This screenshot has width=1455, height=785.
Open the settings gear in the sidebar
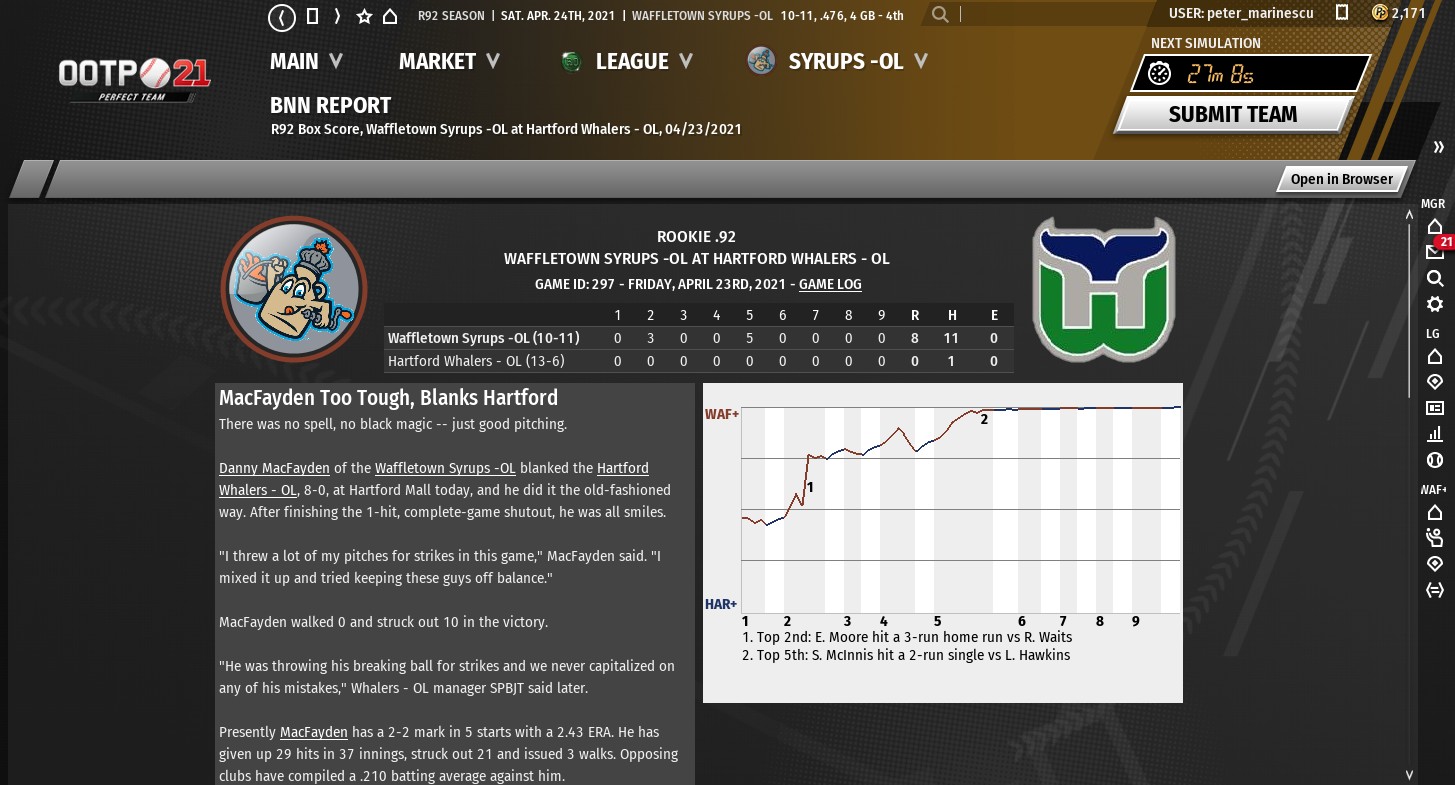point(1434,304)
